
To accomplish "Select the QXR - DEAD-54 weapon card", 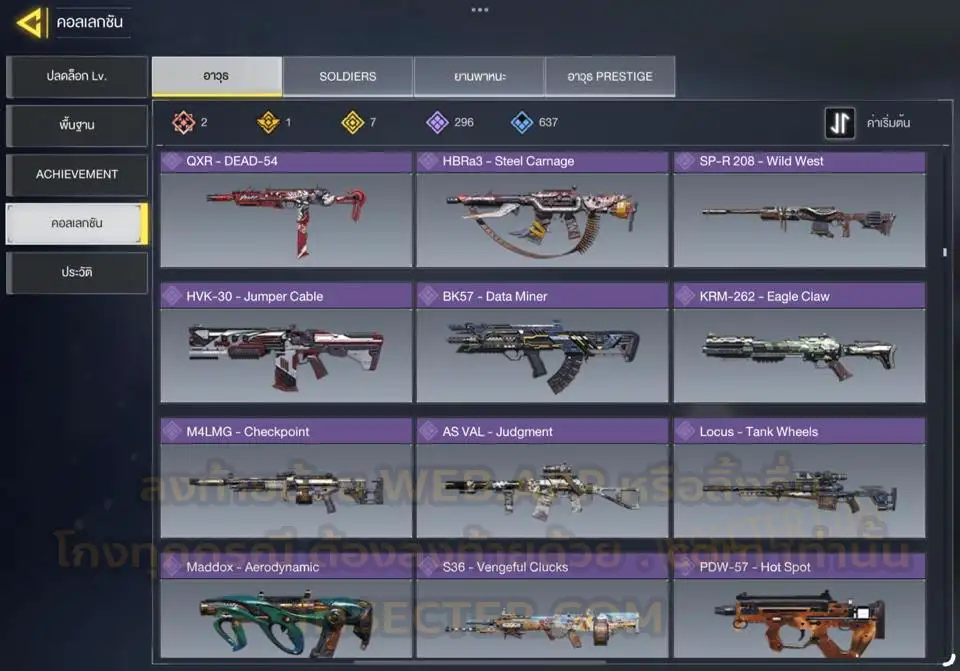I will click(286, 210).
